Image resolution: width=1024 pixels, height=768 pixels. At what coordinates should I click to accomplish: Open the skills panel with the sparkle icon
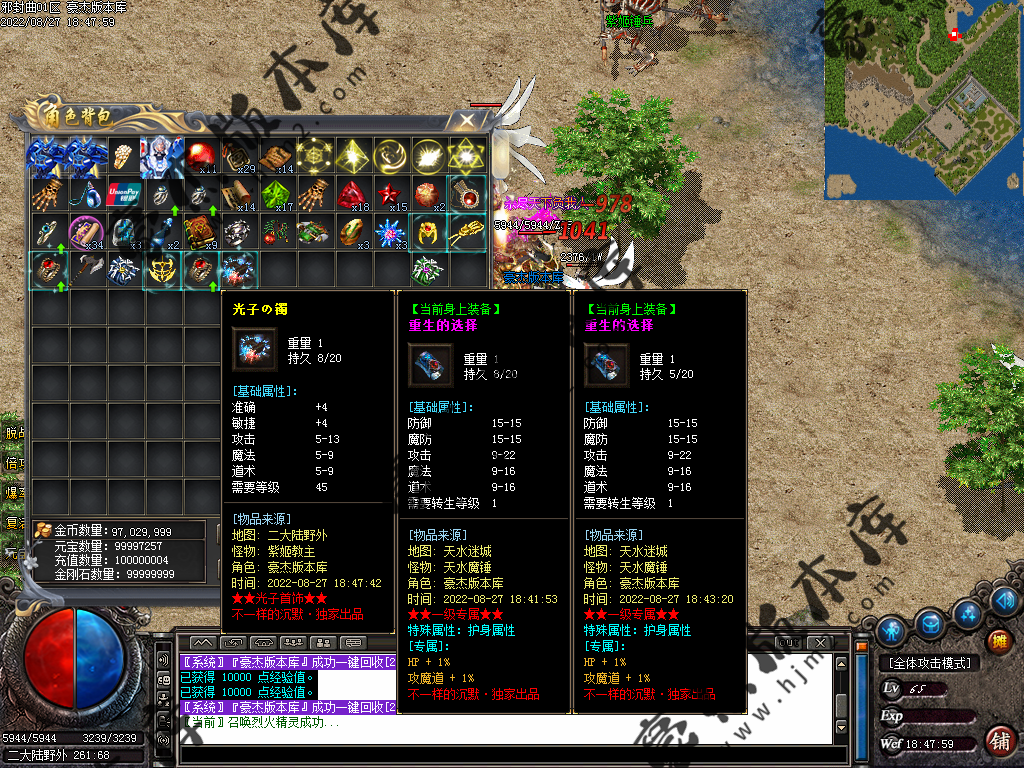967,613
